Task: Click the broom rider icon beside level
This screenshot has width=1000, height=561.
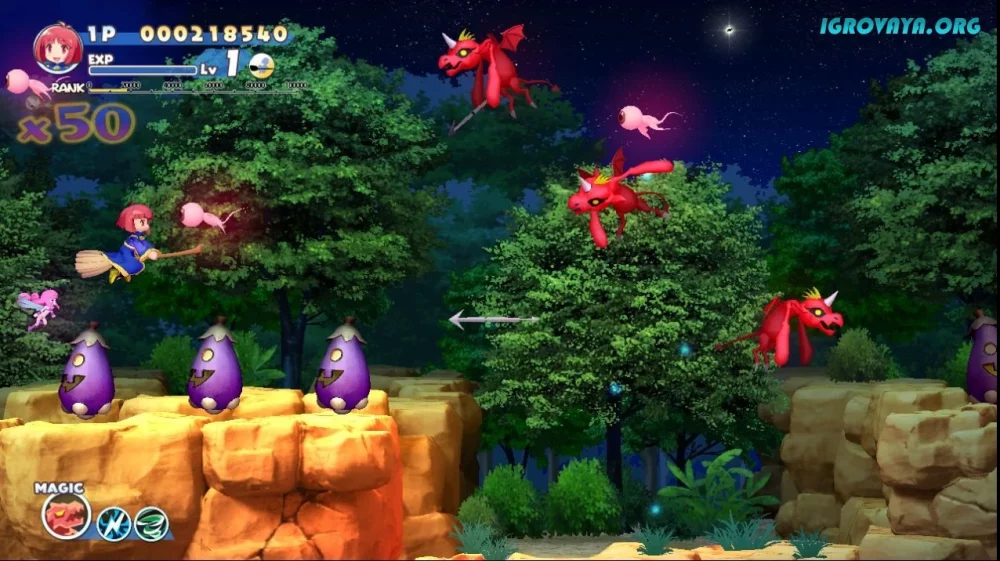Action: tap(261, 66)
